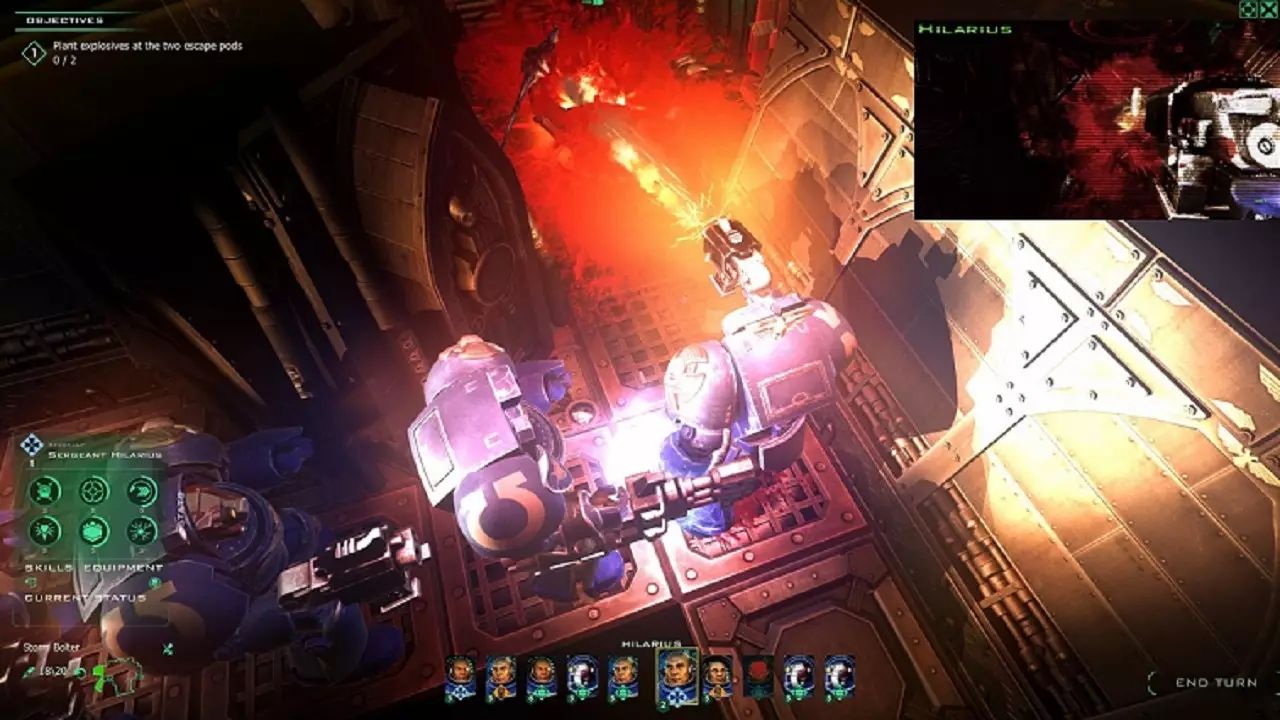Activate the claw attack skill icon

click(141, 491)
